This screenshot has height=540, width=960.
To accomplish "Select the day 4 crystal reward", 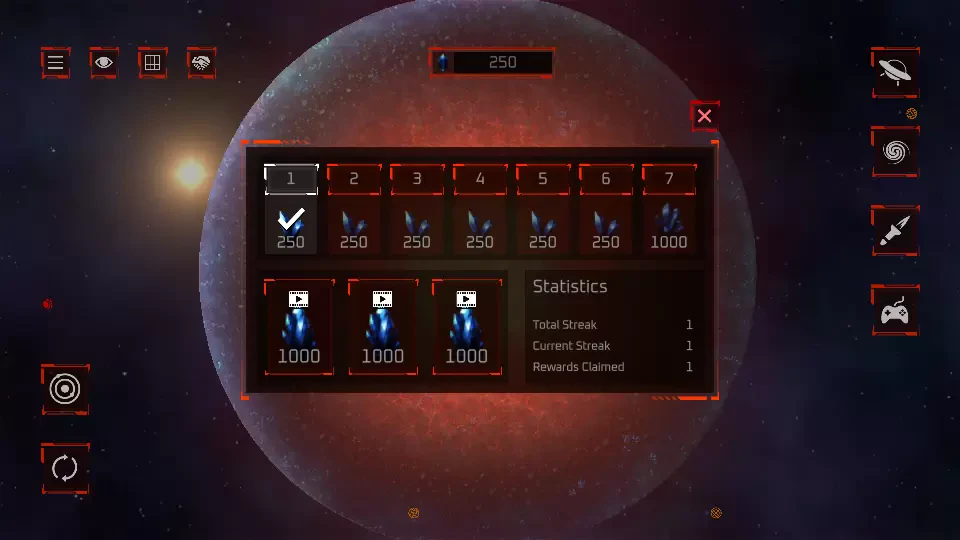I will coord(480,210).
